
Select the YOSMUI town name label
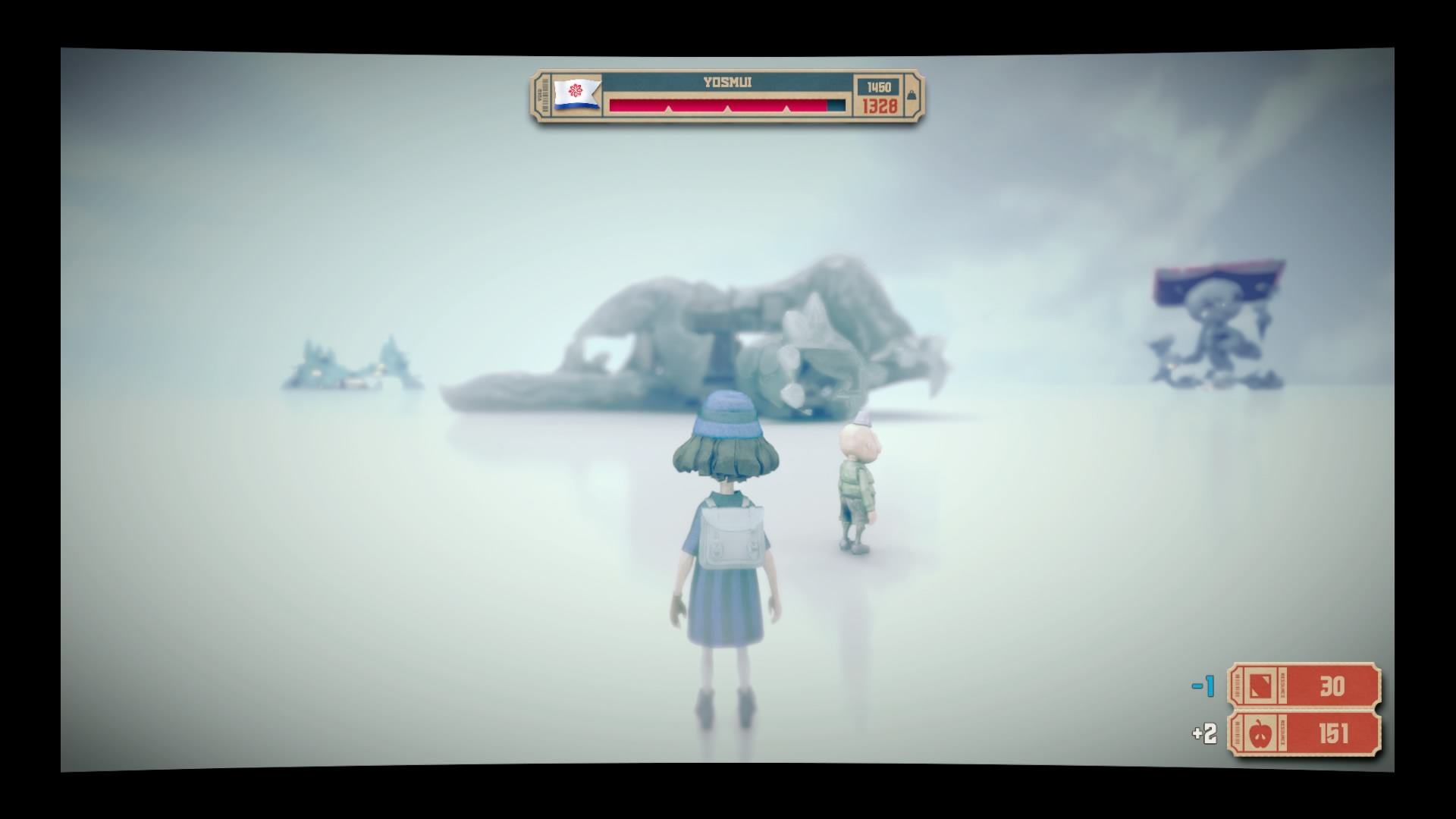(727, 82)
